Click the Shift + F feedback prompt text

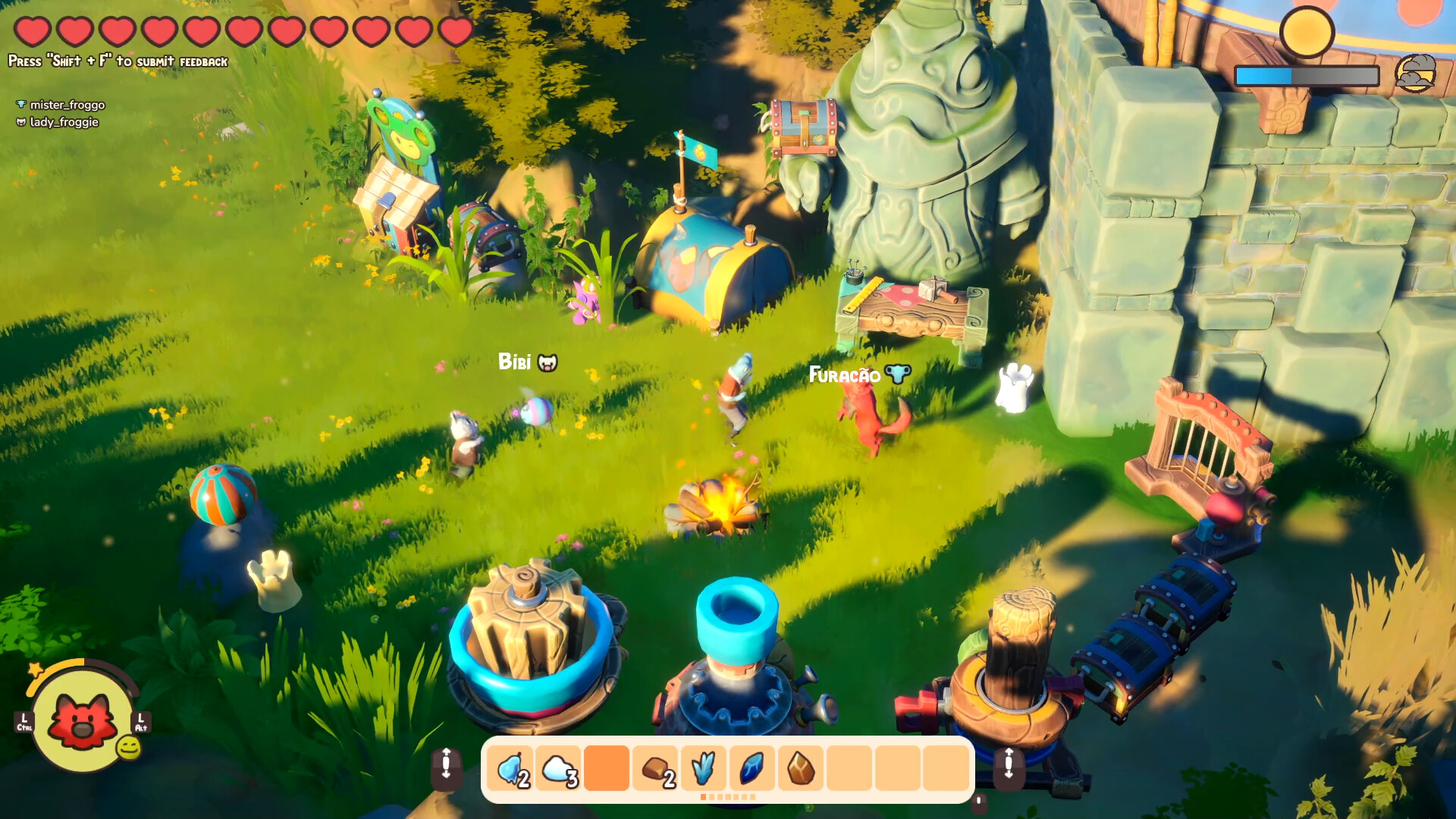[118, 60]
